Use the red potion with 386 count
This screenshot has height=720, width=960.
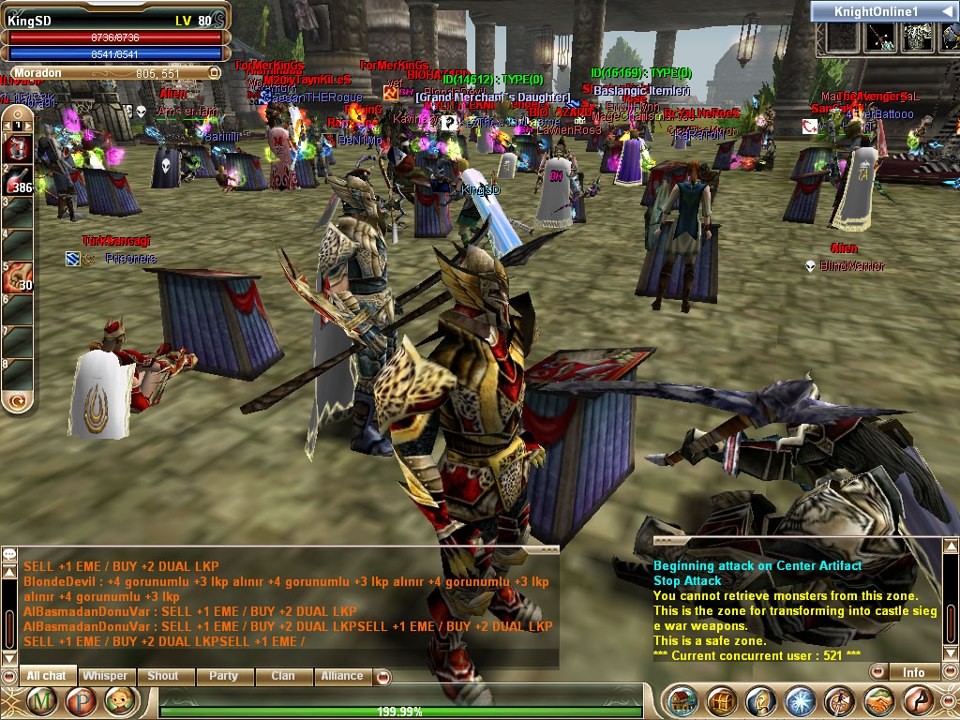17,180
